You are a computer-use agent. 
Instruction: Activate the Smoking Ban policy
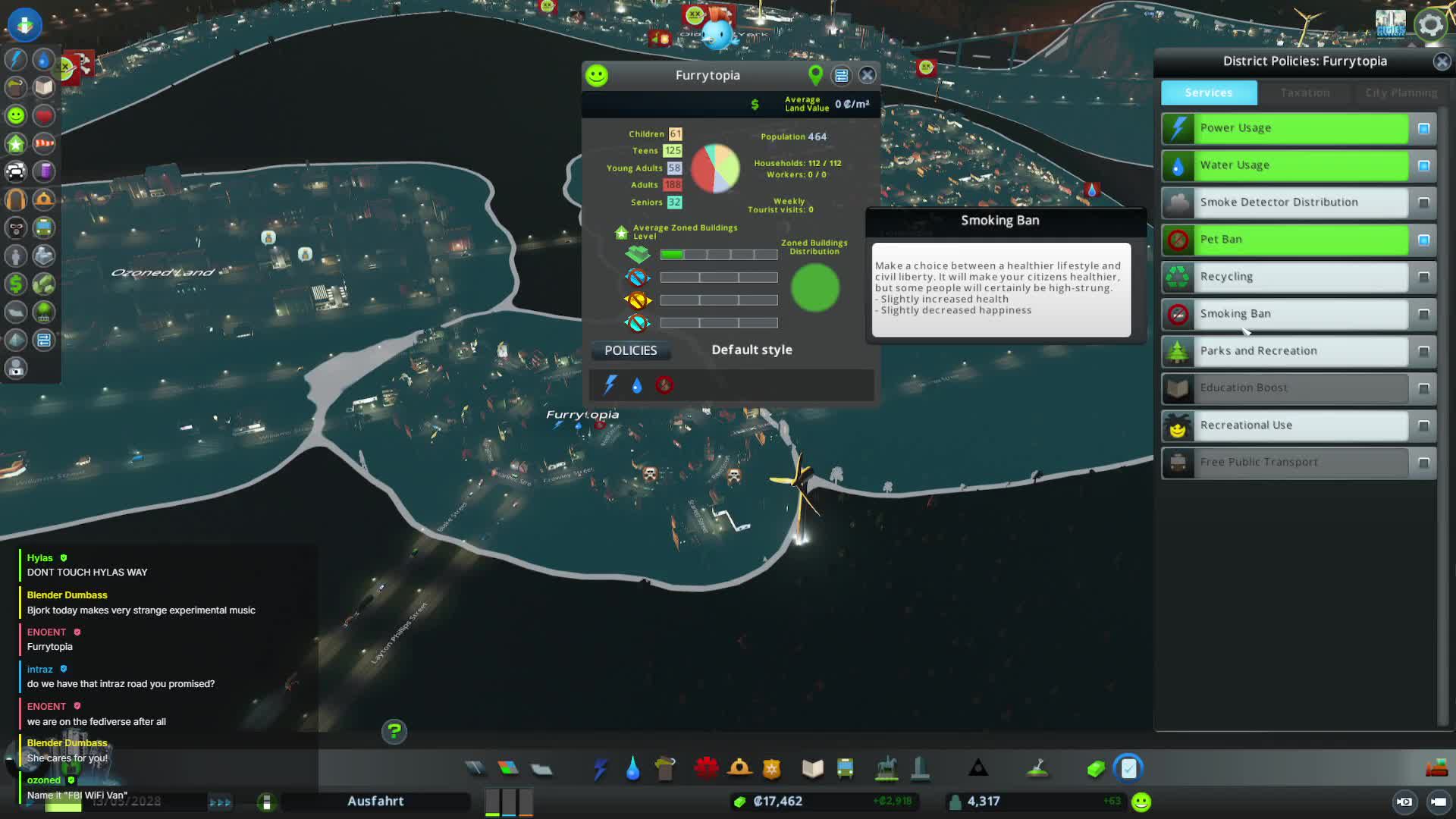coord(1423,315)
